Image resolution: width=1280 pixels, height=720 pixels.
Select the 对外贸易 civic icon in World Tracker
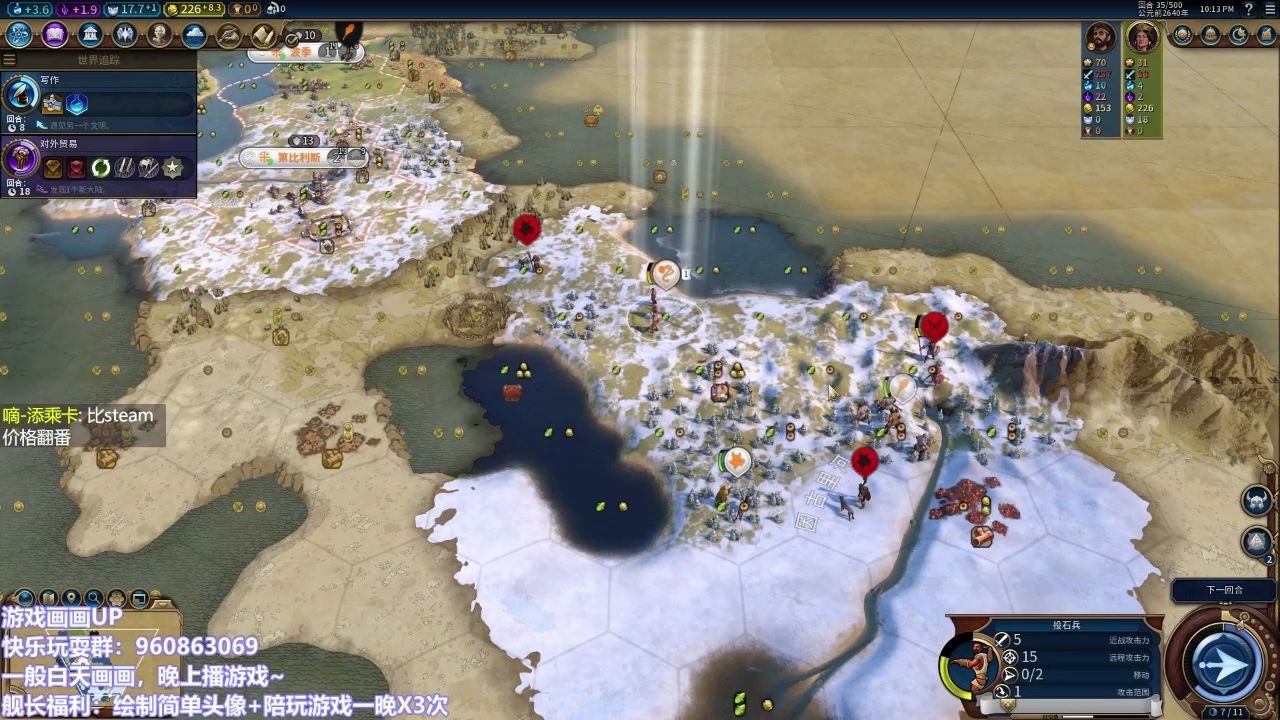pos(20,160)
